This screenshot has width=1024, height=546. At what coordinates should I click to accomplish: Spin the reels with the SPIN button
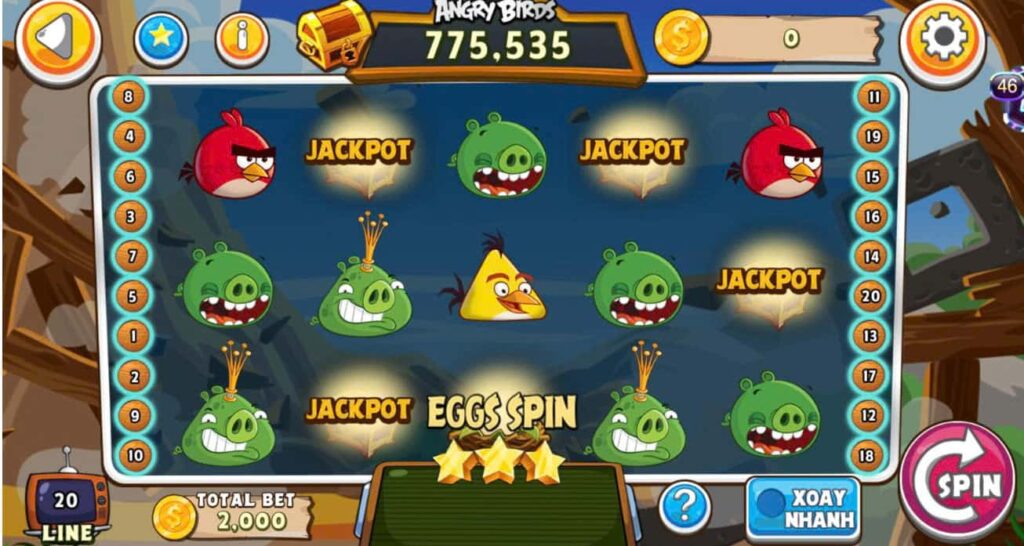956,483
